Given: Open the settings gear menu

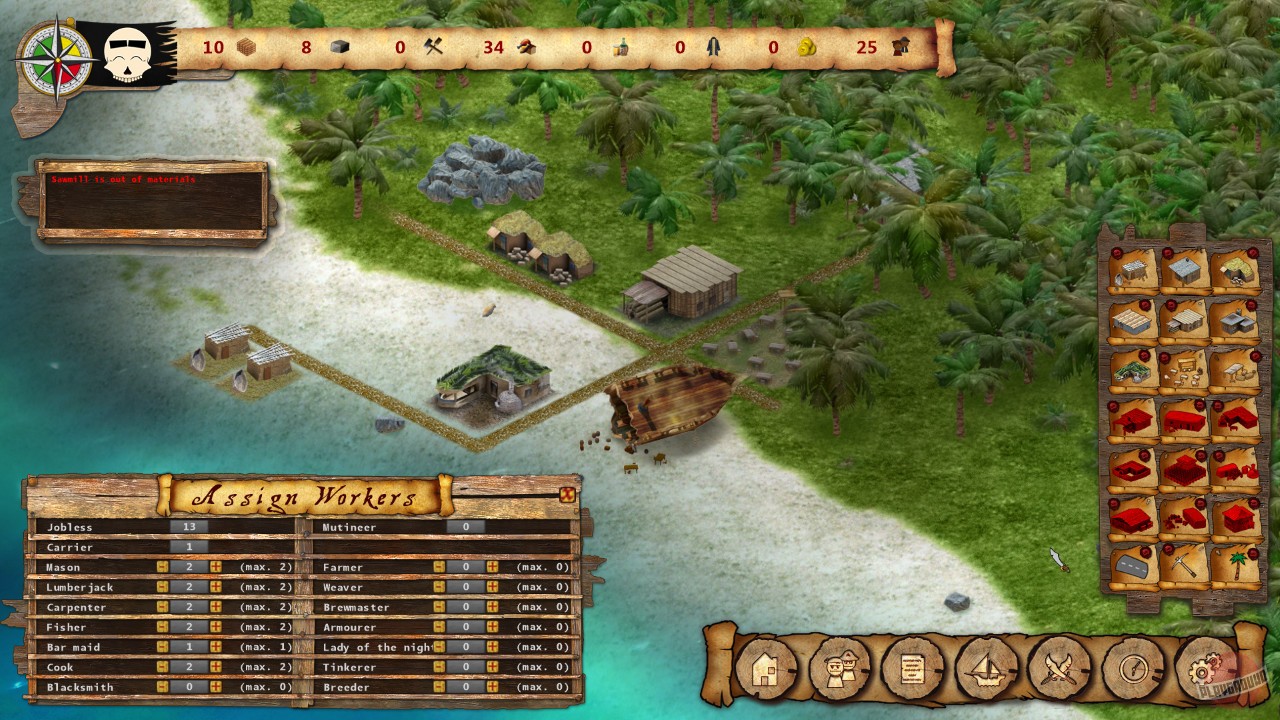Looking at the screenshot, I should click(1207, 670).
